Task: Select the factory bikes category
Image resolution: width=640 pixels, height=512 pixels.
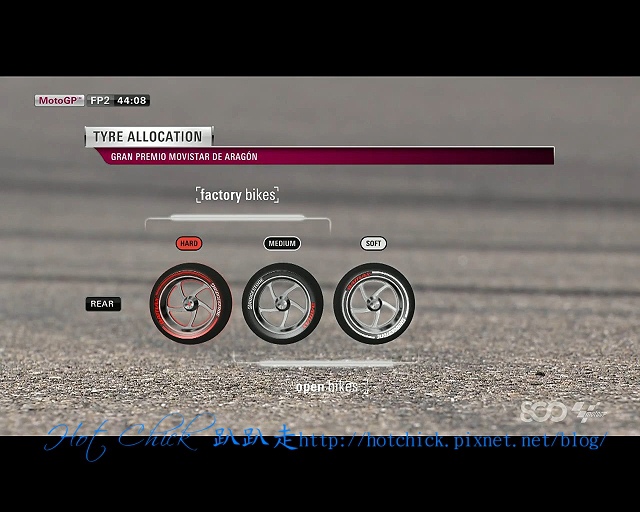Action: pyautogui.click(x=237, y=195)
